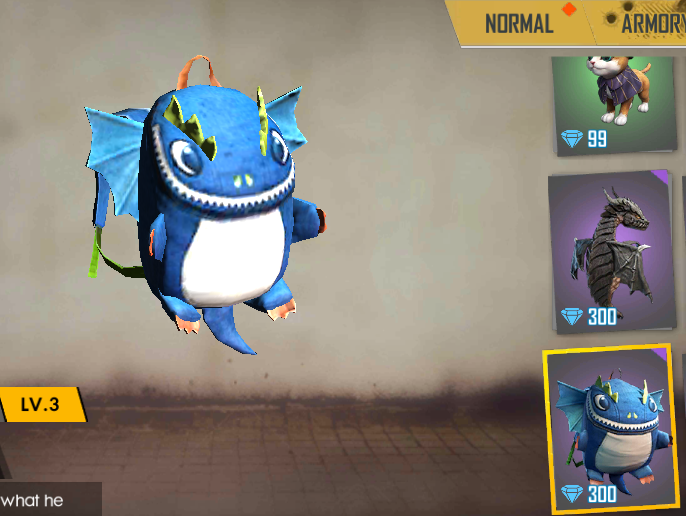This screenshot has height=516, width=686.
Task: Open the Armor tab
Action: pyautogui.click(x=652, y=24)
